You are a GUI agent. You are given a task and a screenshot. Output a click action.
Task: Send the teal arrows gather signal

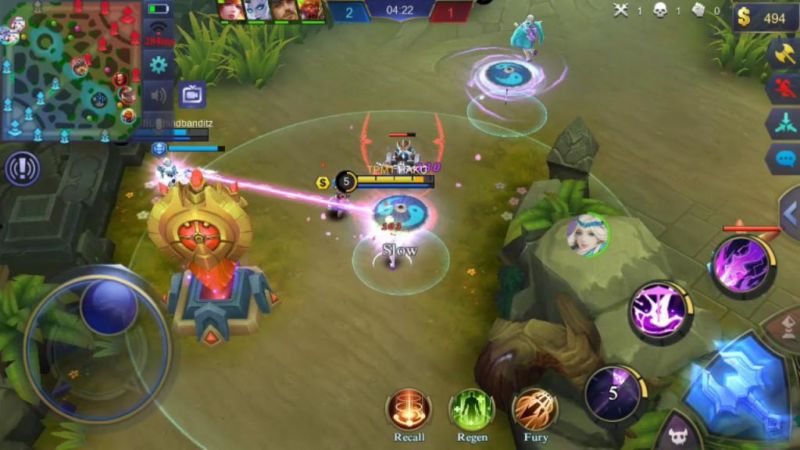[783, 123]
